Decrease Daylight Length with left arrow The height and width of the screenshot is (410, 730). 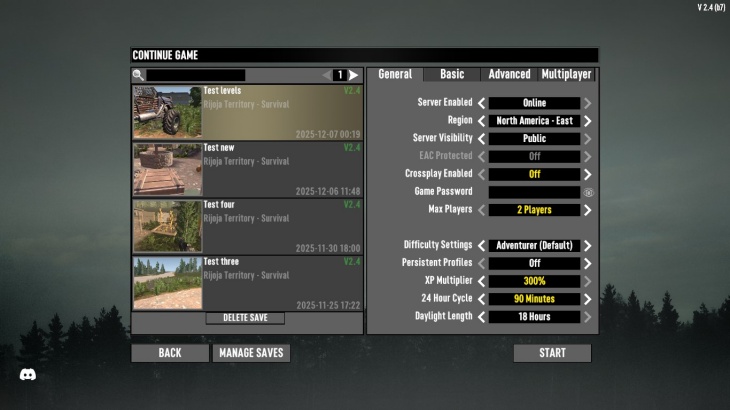pyautogui.click(x=481, y=317)
